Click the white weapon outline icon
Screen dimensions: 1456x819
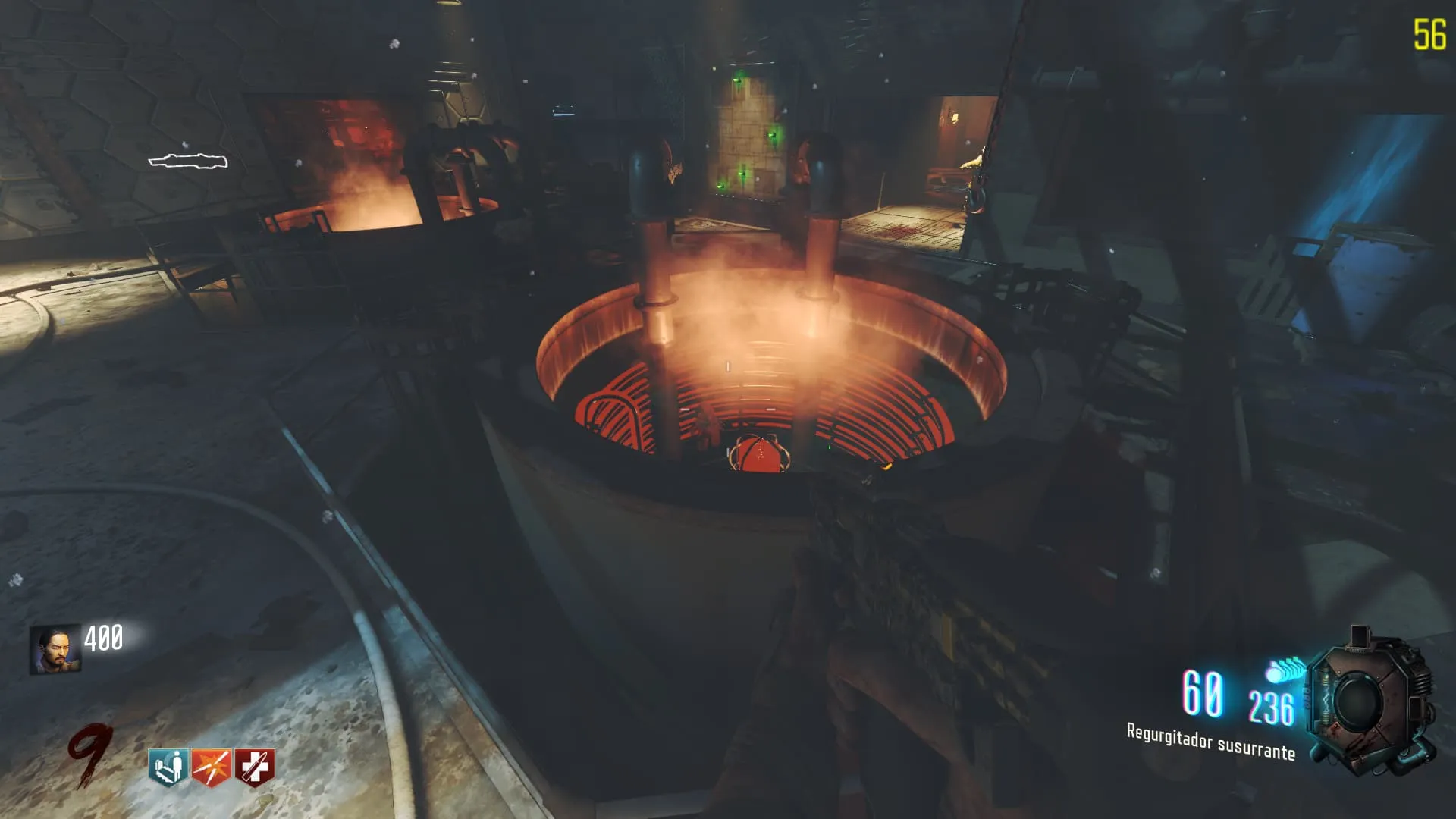(x=187, y=161)
